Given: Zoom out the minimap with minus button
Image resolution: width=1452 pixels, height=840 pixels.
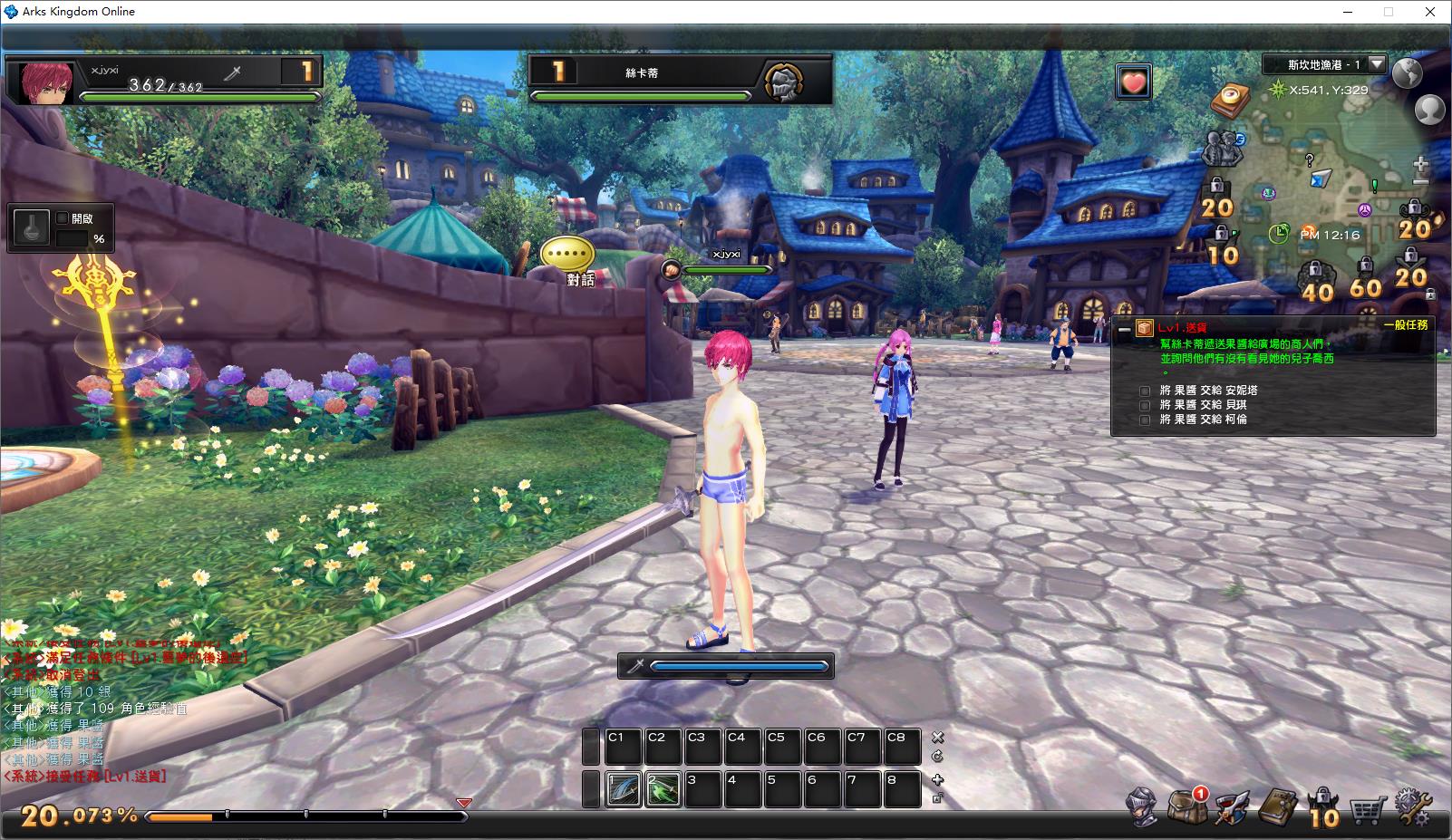Looking at the screenshot, I should pyautogui.click(x=1420, y=180).
